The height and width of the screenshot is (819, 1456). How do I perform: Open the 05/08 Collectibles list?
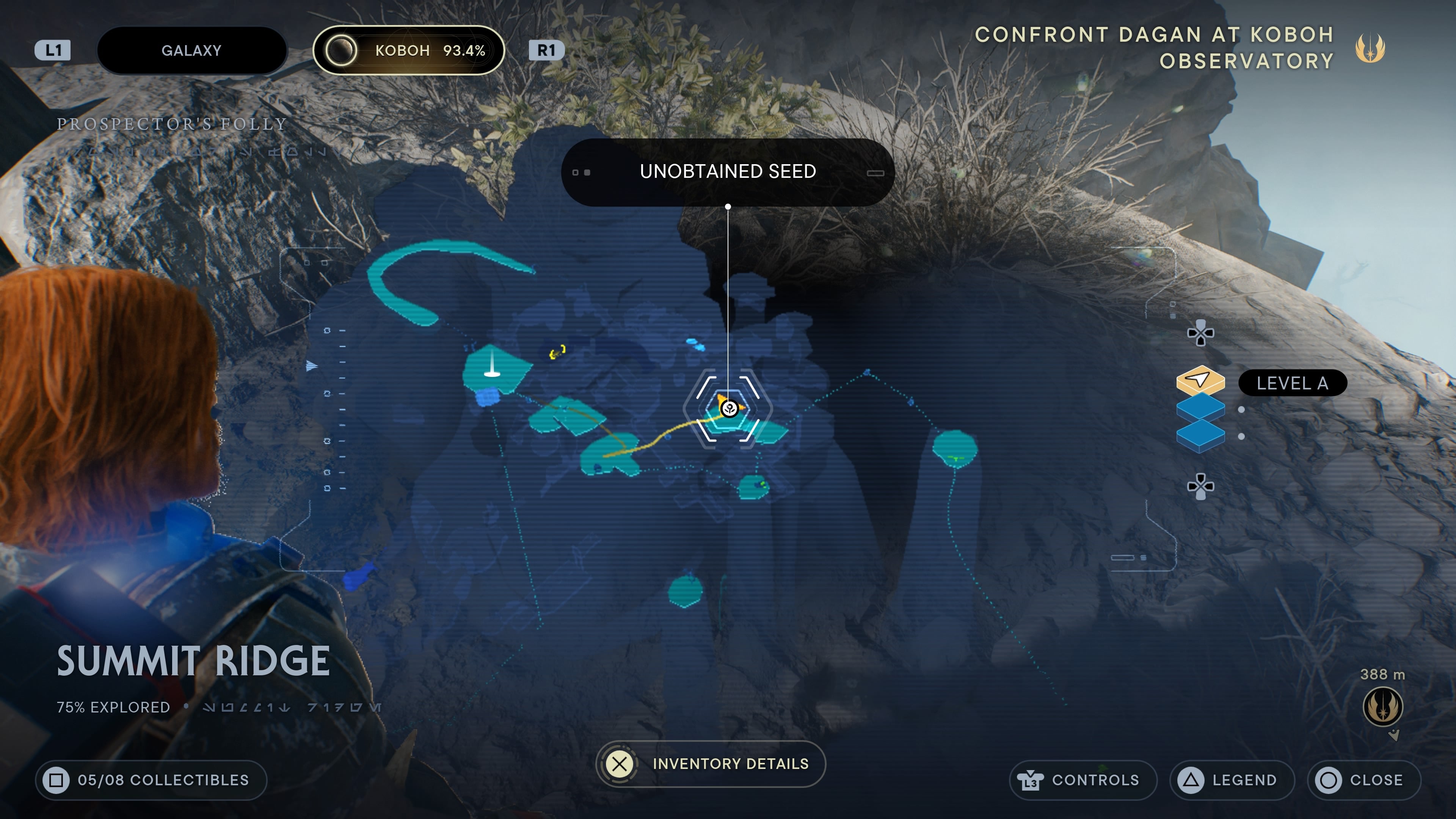(151, 780)
